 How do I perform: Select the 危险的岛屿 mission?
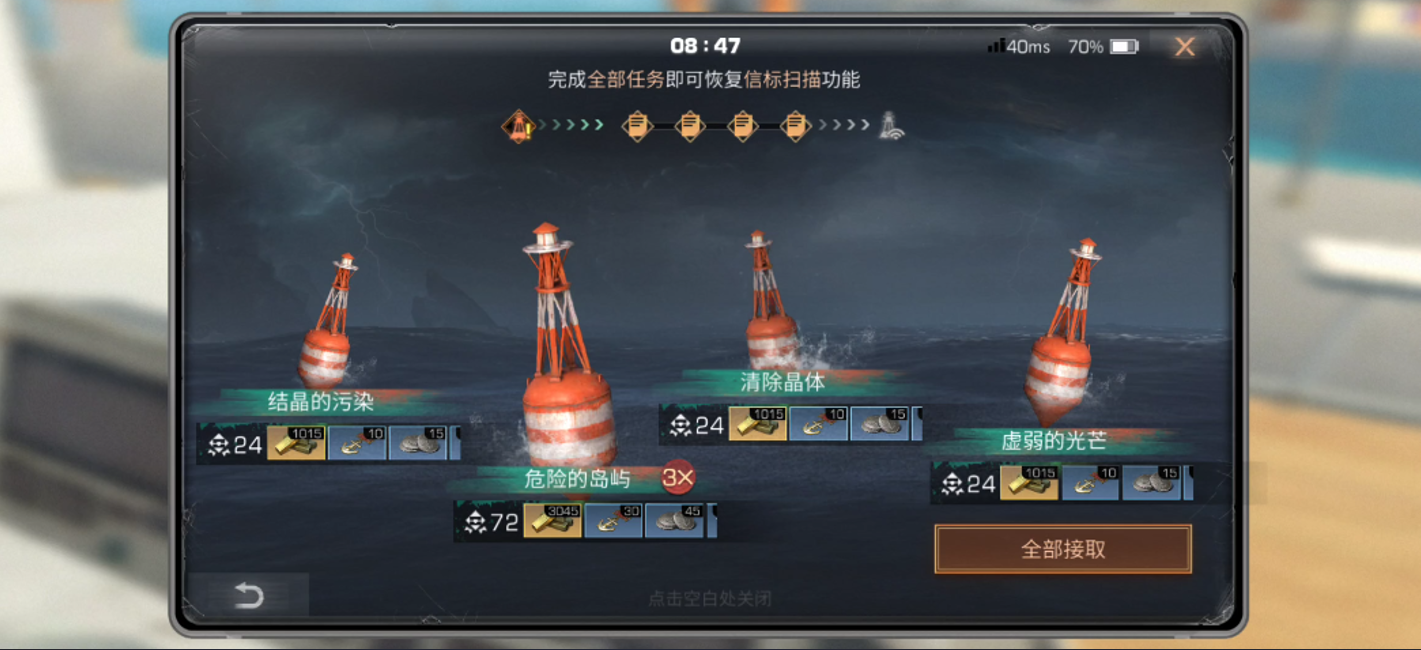click(x=577, y=479)
